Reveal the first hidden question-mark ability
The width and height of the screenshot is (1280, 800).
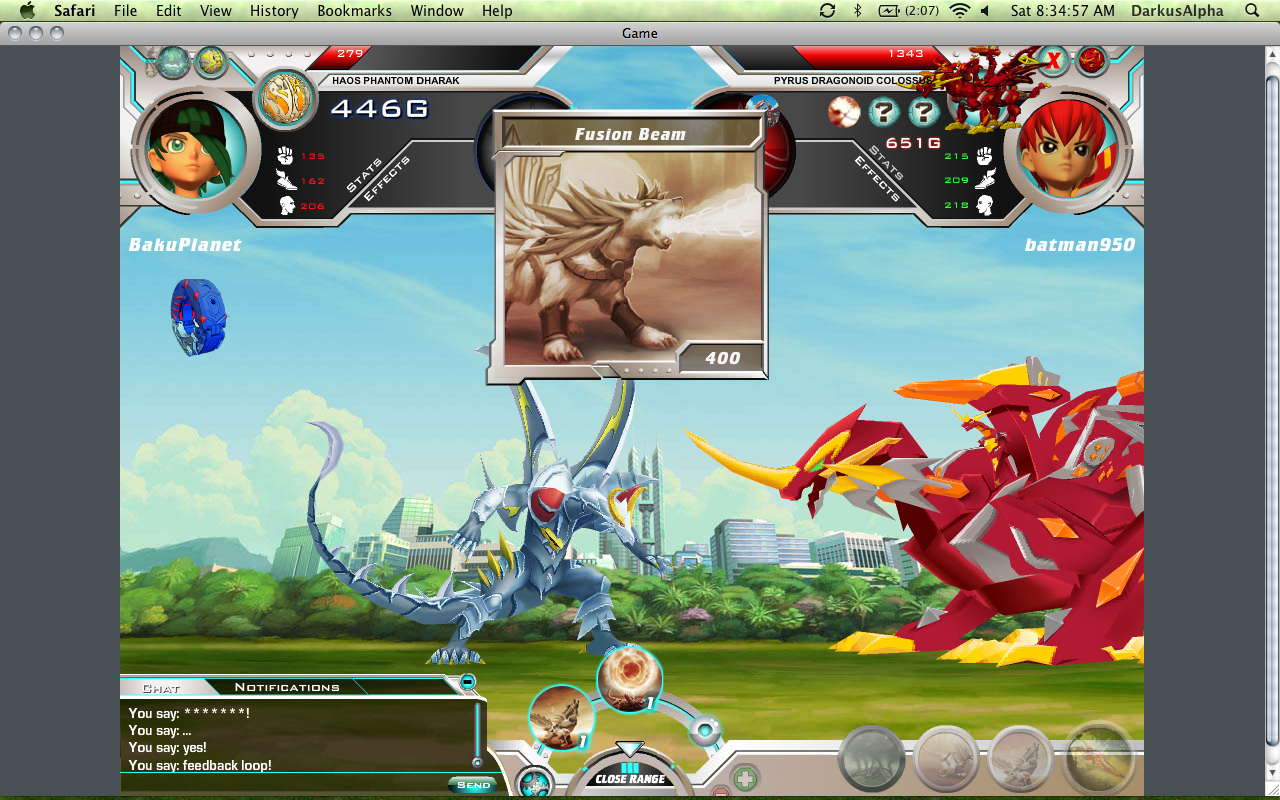click(884, 112)
